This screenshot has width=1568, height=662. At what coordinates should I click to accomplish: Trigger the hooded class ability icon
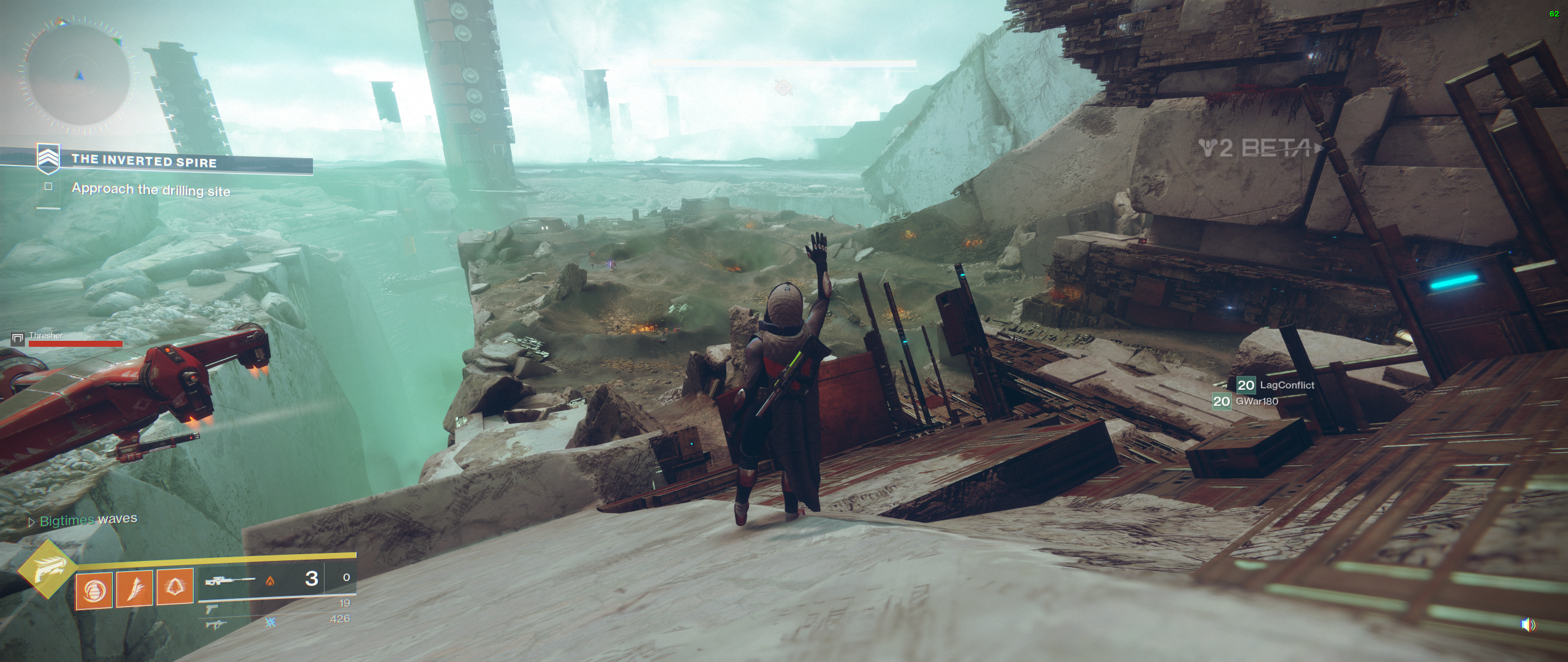pyautogui.click(x=176, y=588)
